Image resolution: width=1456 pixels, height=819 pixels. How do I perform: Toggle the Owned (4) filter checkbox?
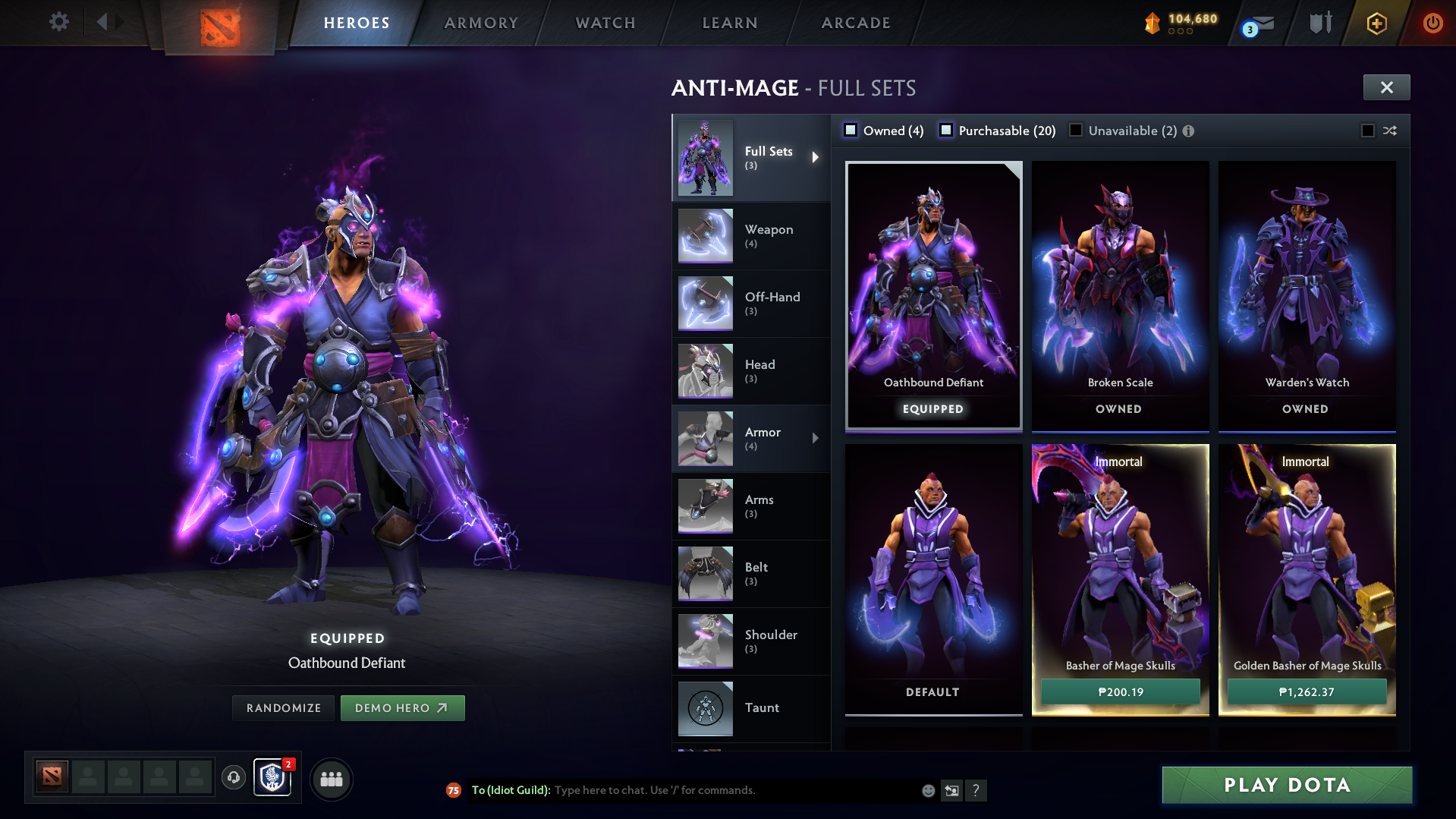(851, 130)
